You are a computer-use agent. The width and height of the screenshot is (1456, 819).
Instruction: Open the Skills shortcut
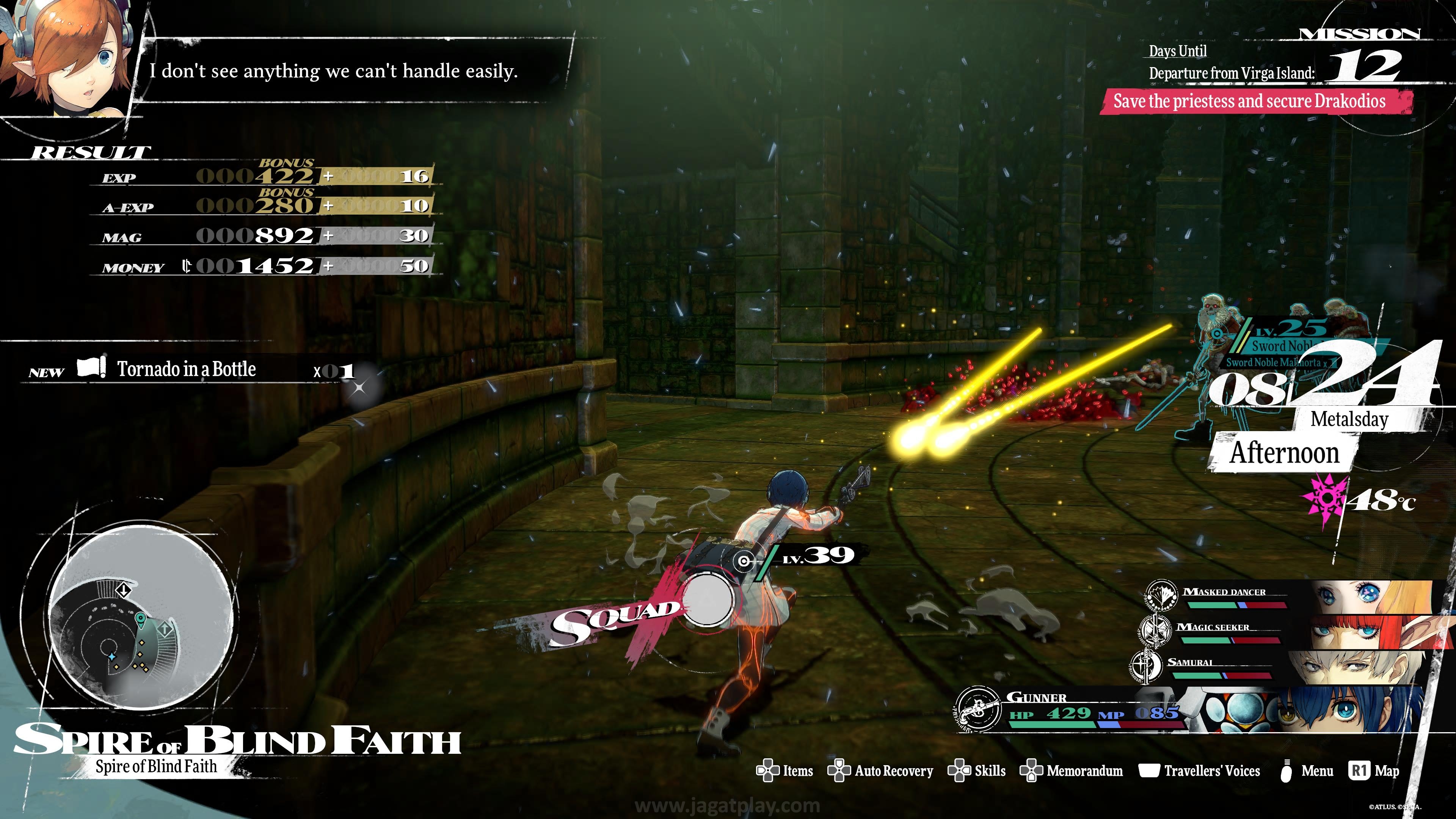coord(977,771)
